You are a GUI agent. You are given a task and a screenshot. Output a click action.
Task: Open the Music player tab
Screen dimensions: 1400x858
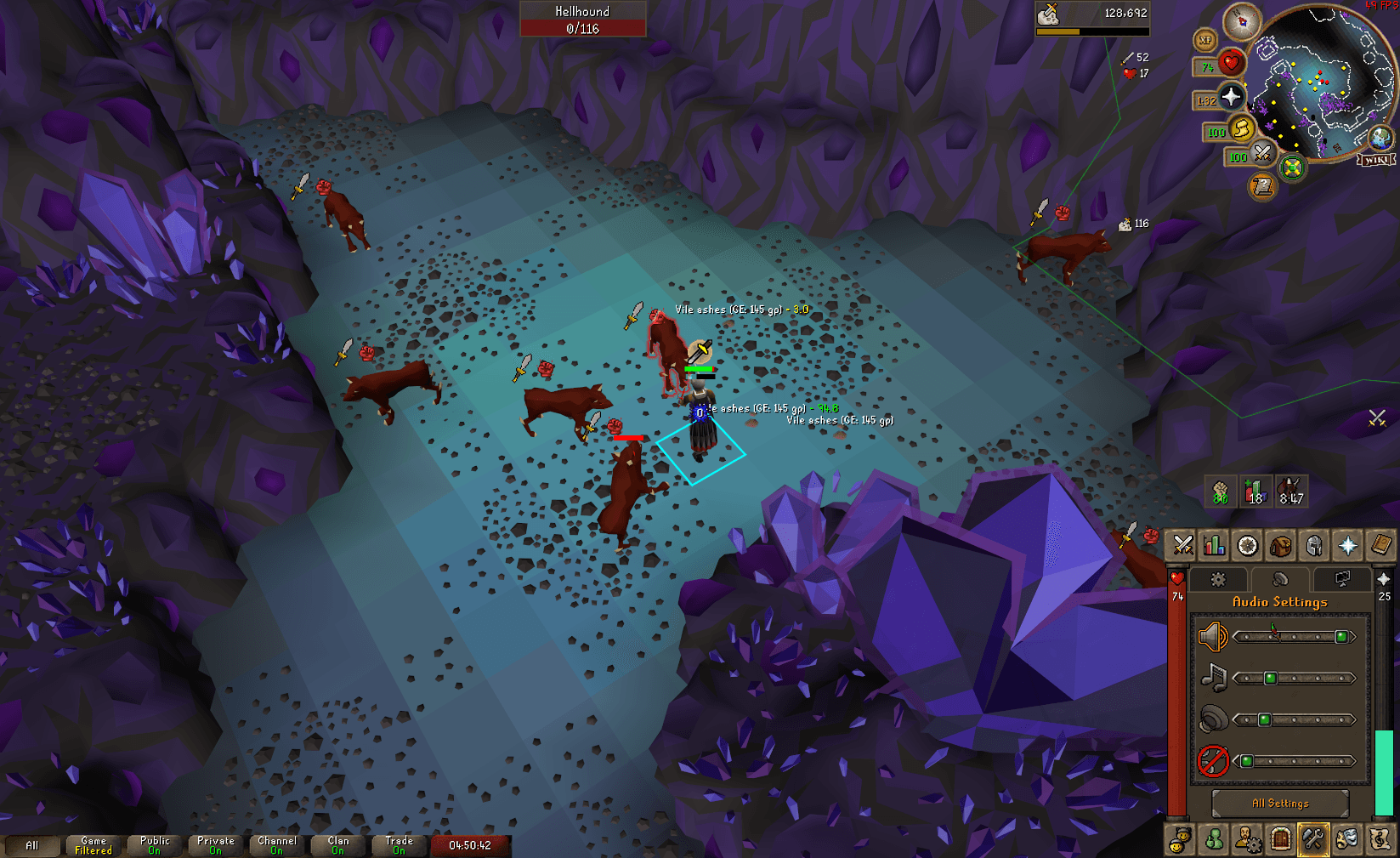coord(1380,839)
